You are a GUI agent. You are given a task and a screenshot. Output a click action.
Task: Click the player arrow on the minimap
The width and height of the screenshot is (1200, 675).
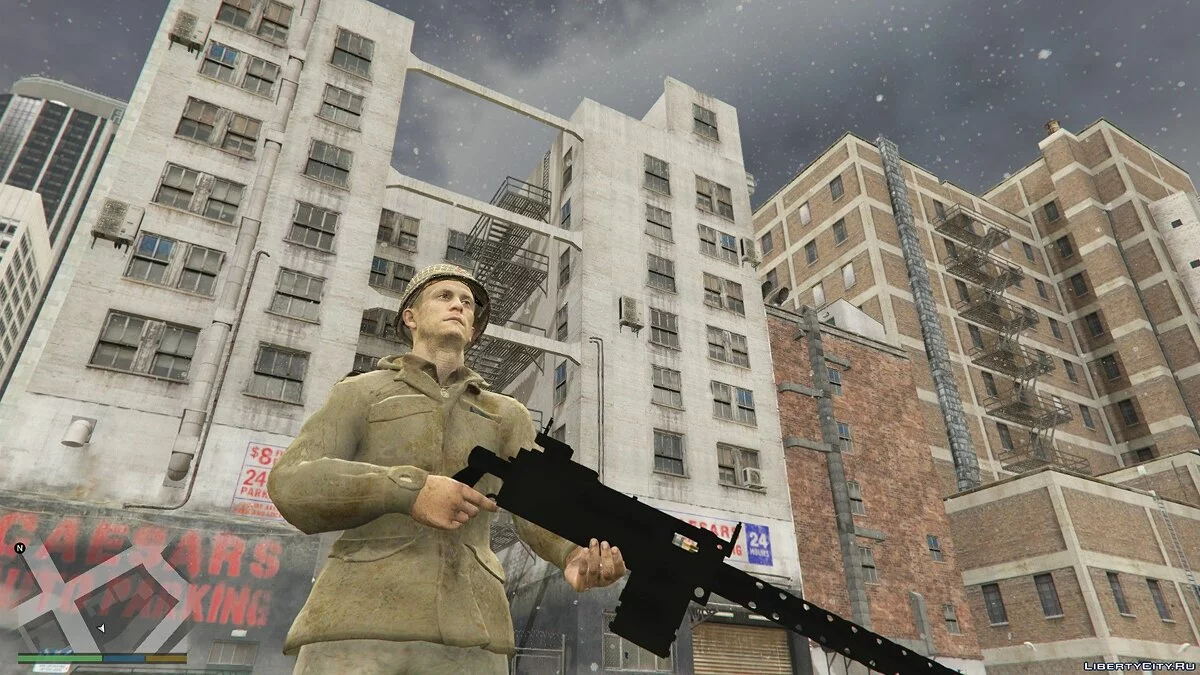point(100,627)
